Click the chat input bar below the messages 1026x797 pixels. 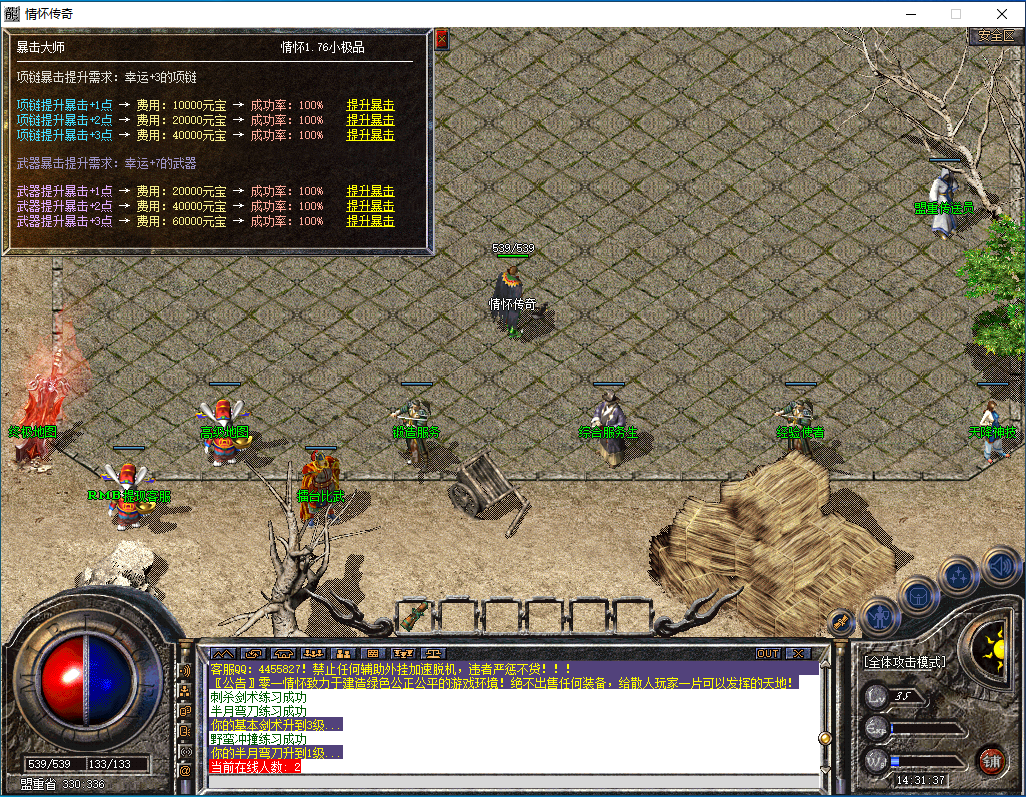coord(510,781)
